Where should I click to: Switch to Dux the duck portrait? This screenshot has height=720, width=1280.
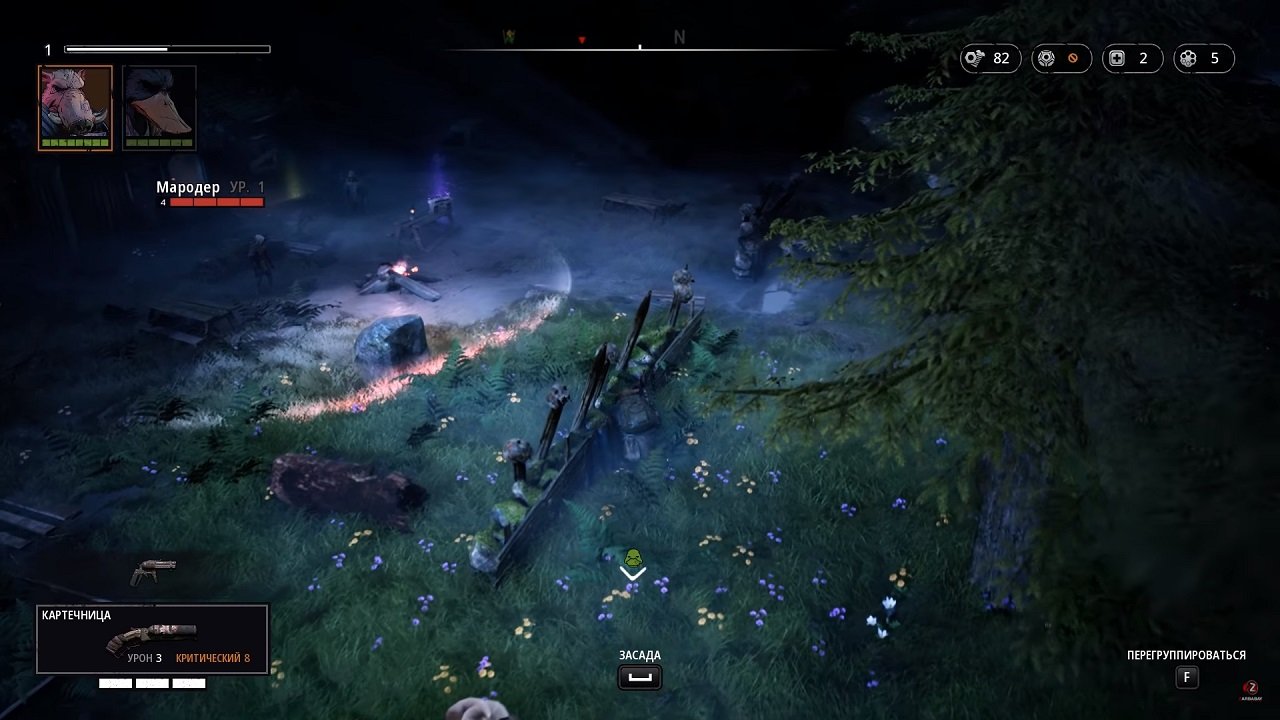pyautogui.click(x=158, y=108)
